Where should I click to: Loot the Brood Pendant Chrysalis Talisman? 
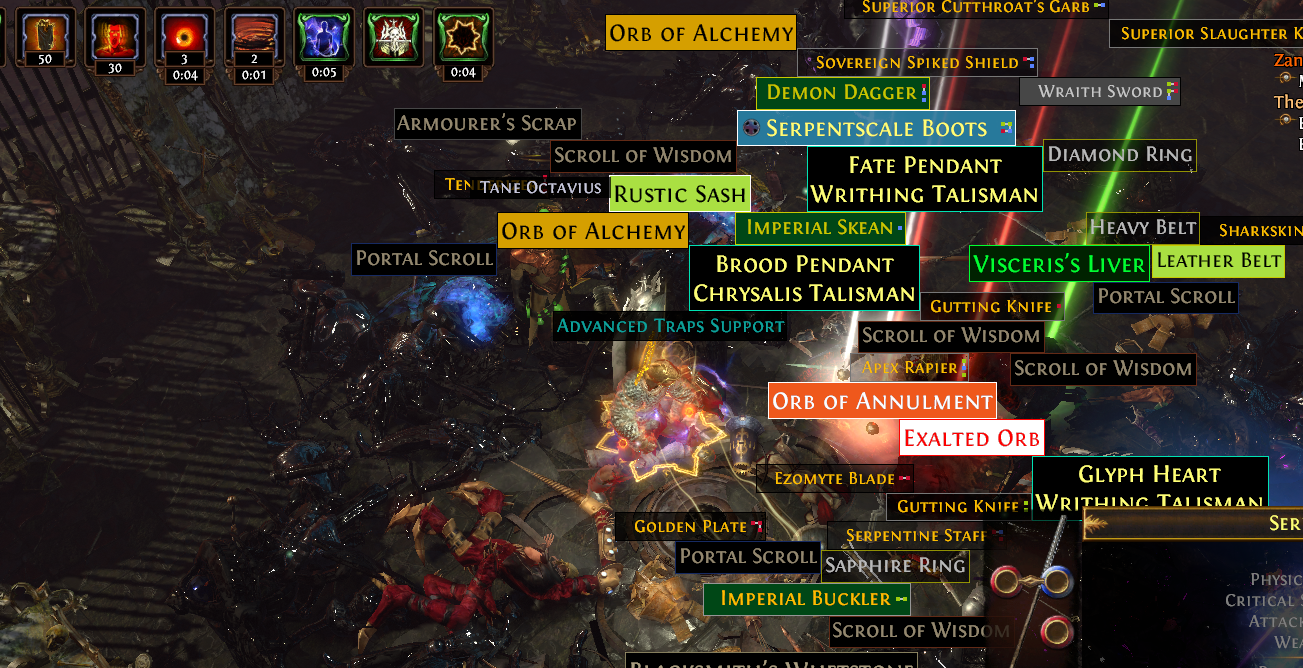coord(804,279)
